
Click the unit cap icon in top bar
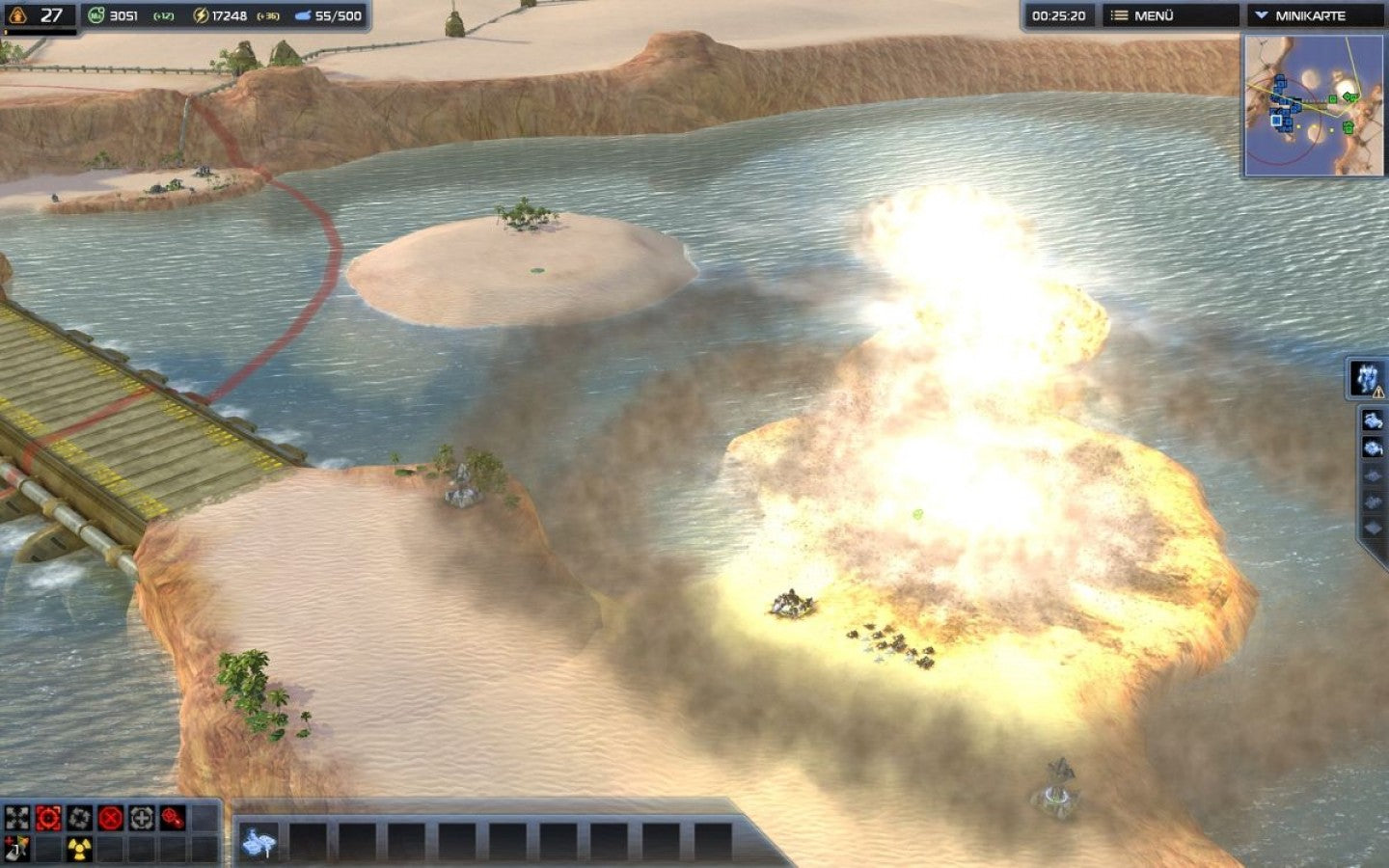click(303, 14)
